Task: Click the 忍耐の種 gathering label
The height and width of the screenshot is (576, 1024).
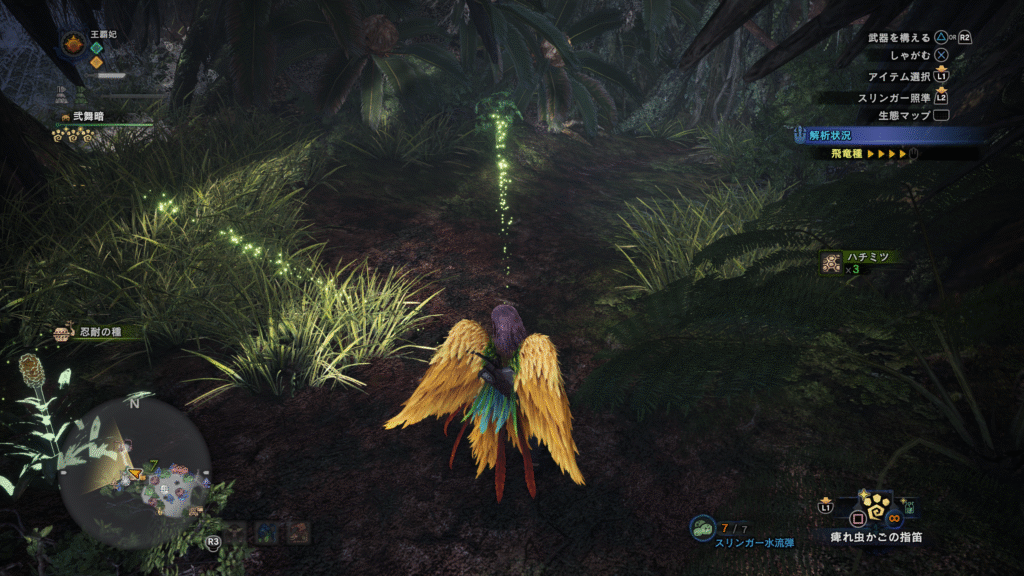Action: pos(98,332)
